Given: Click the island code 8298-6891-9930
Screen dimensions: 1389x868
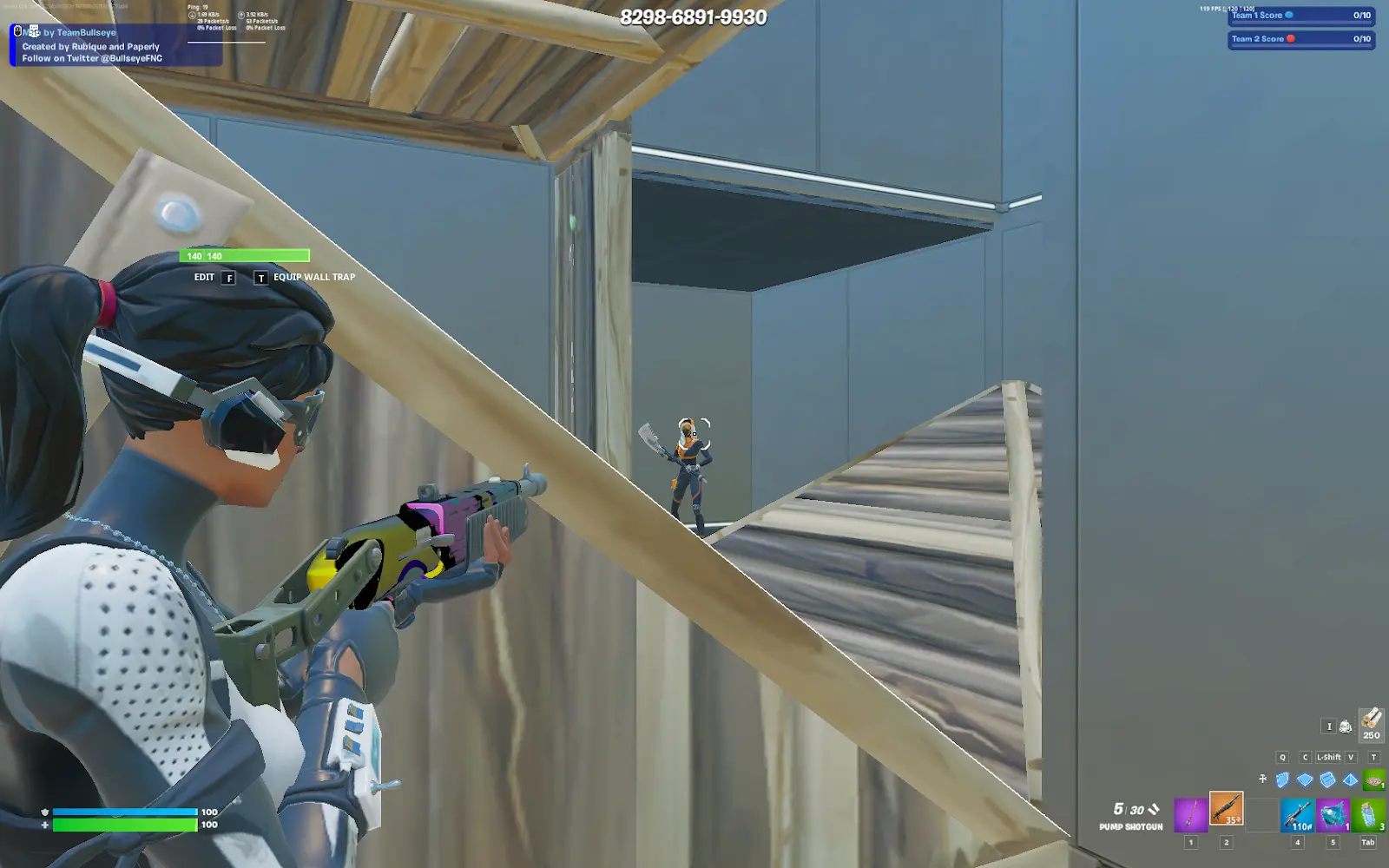Looking at the screenshot, I should point(692,16).
